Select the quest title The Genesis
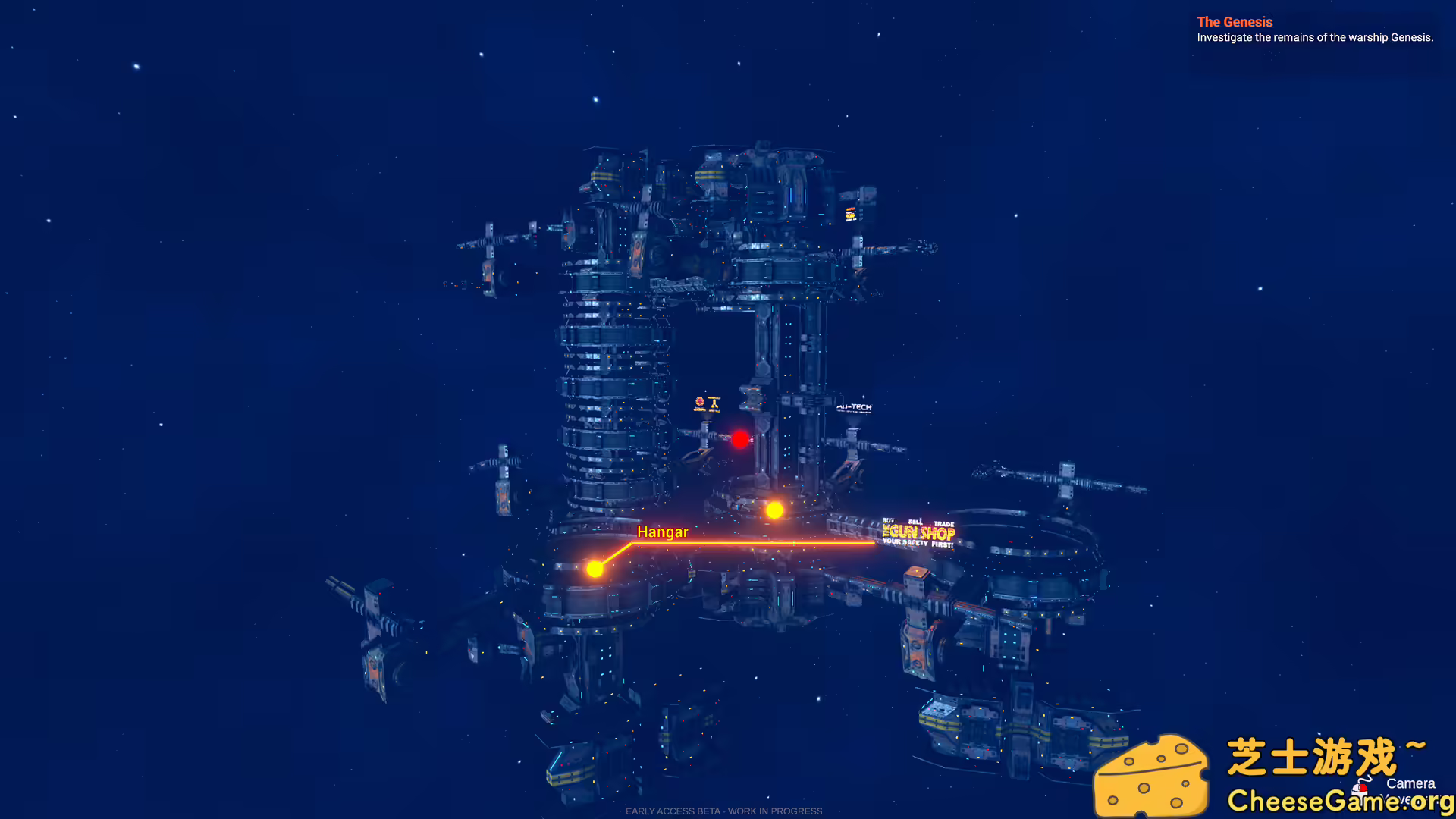The height and width of the screenshot is (819, 1456). coord(1234,22)
